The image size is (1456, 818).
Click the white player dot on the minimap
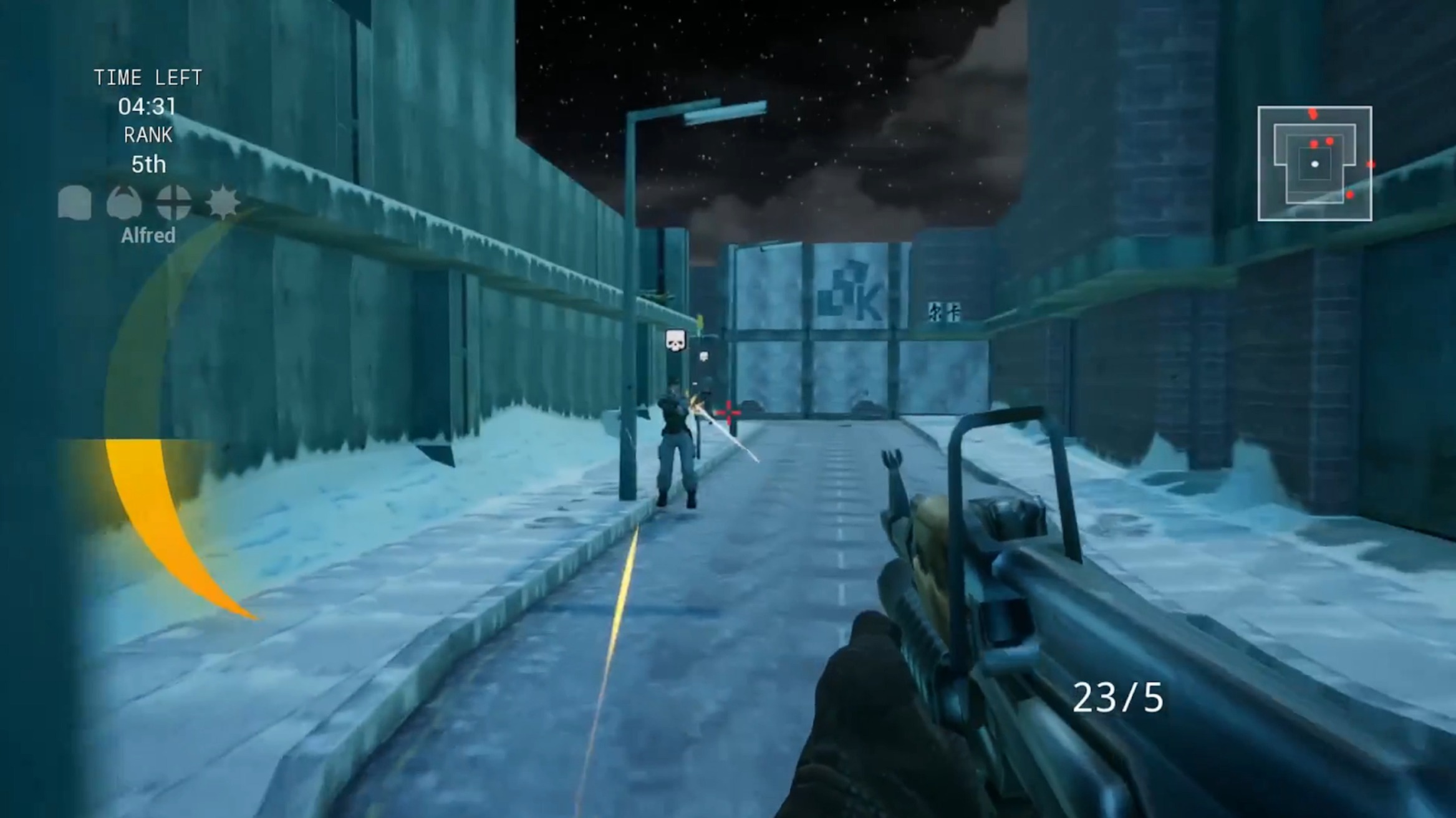[1315, 165]
